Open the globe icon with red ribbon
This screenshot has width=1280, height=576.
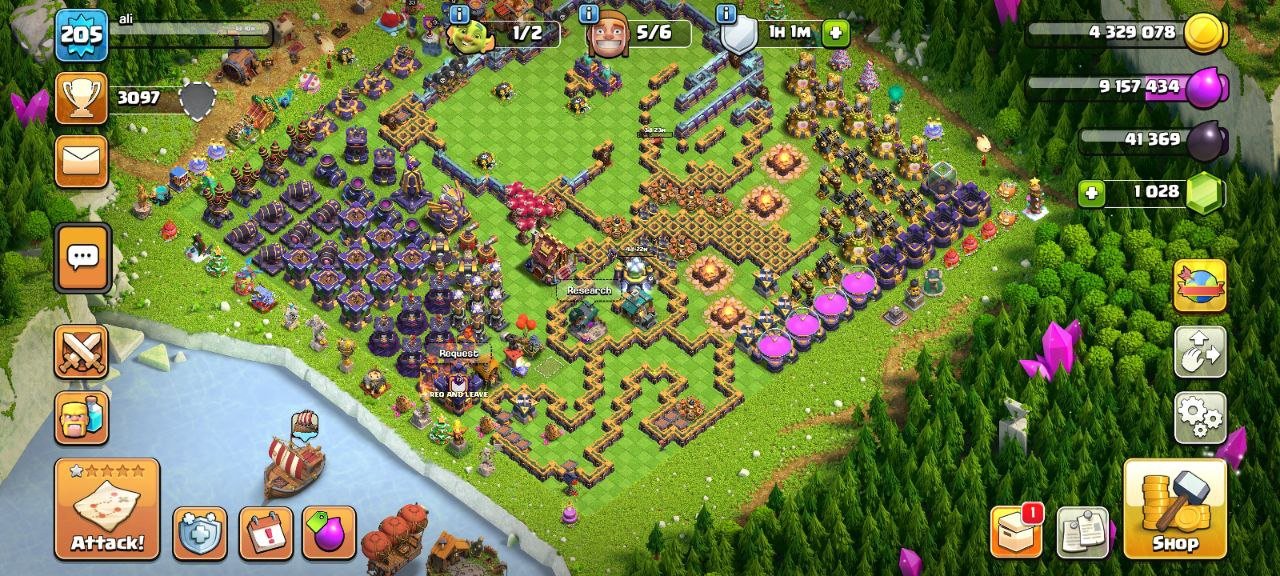1200,285
